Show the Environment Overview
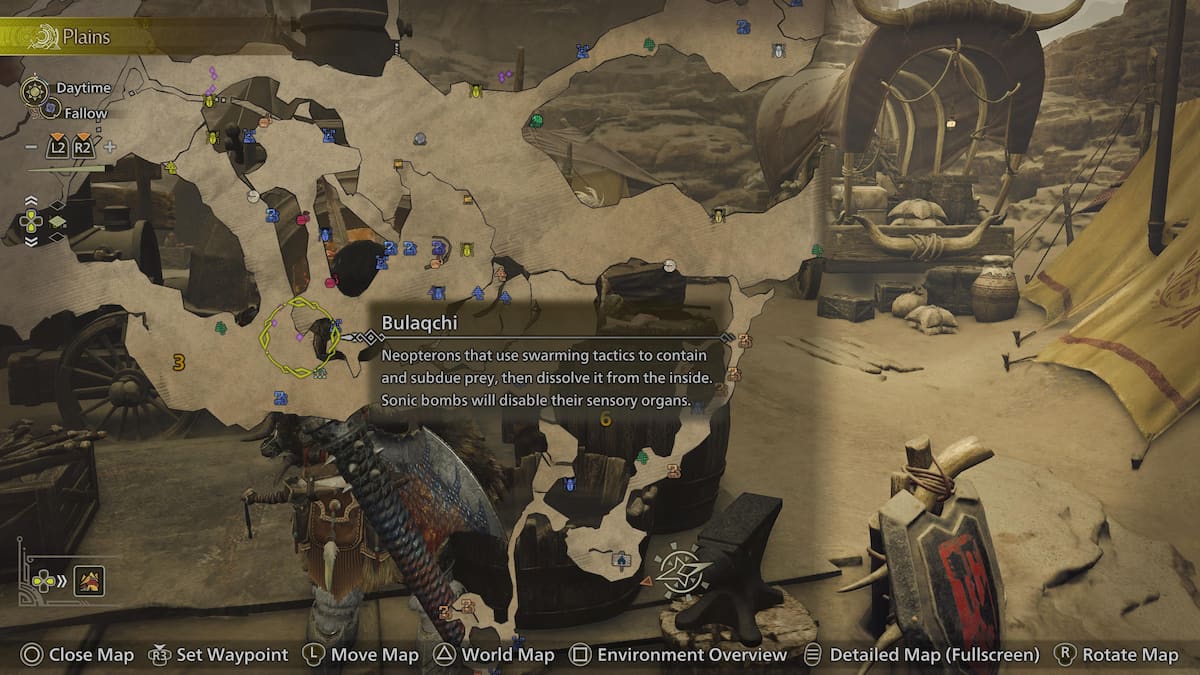This screenshot has width=1200, height=675. click(678, 655)
